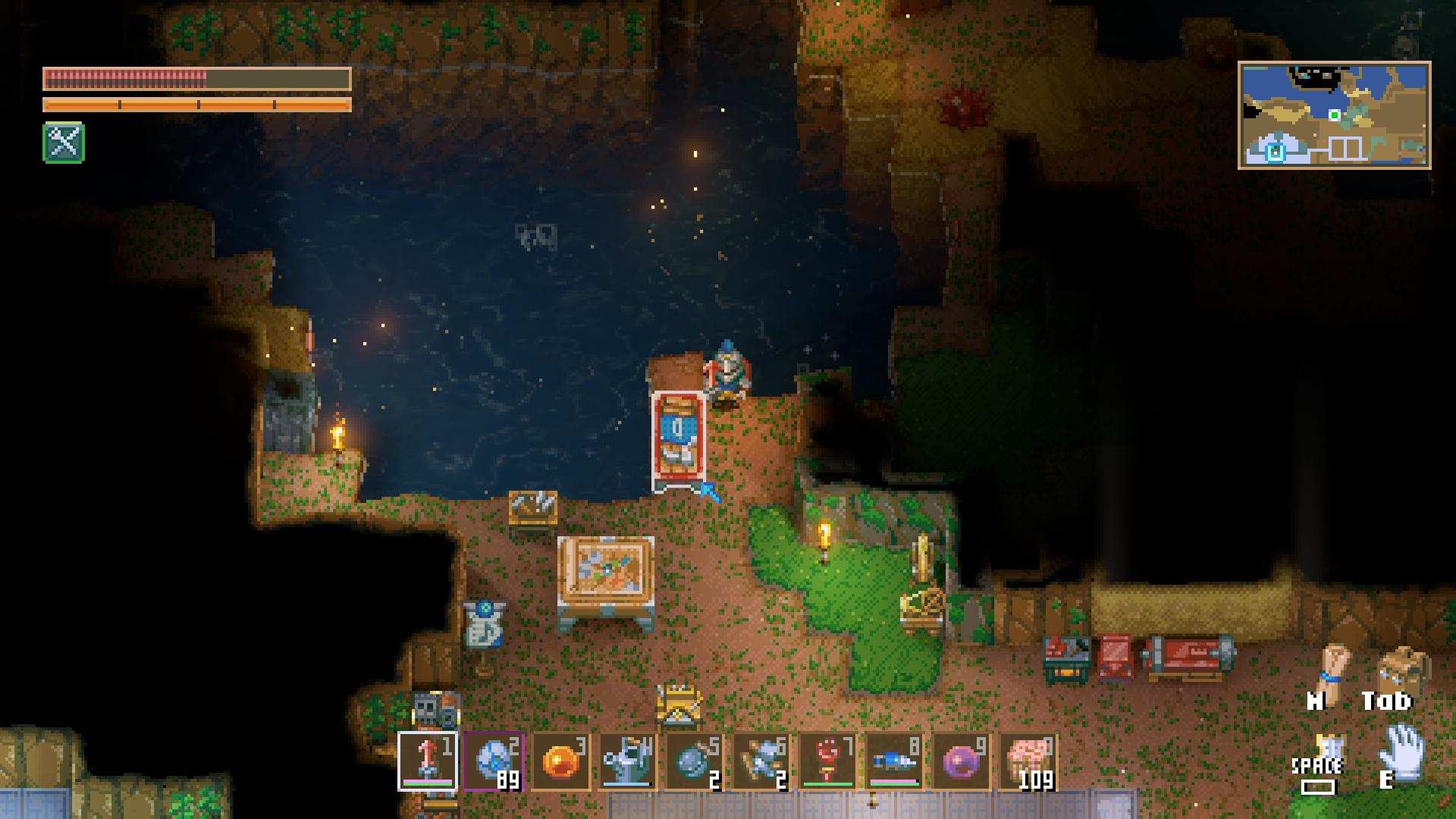Image resolution: width=1456 pixels, height=819 pixels.
Task: Select the red sword hotbar slot
Action: (x=428, y=761)
